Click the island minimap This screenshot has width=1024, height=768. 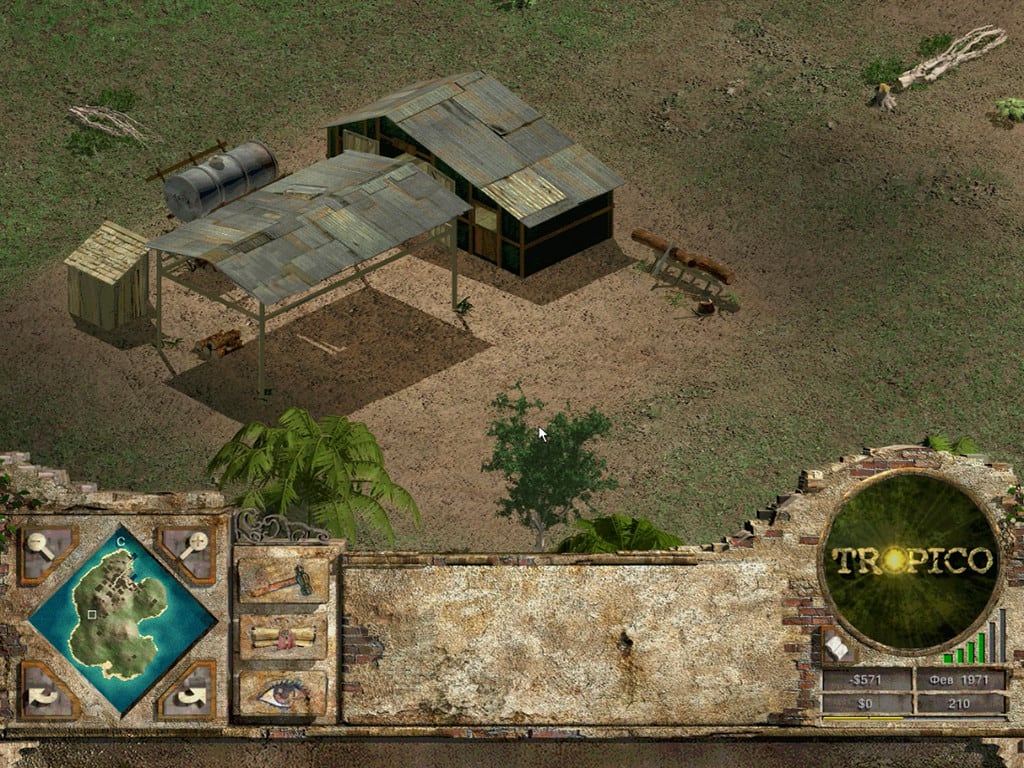[122, 620]
